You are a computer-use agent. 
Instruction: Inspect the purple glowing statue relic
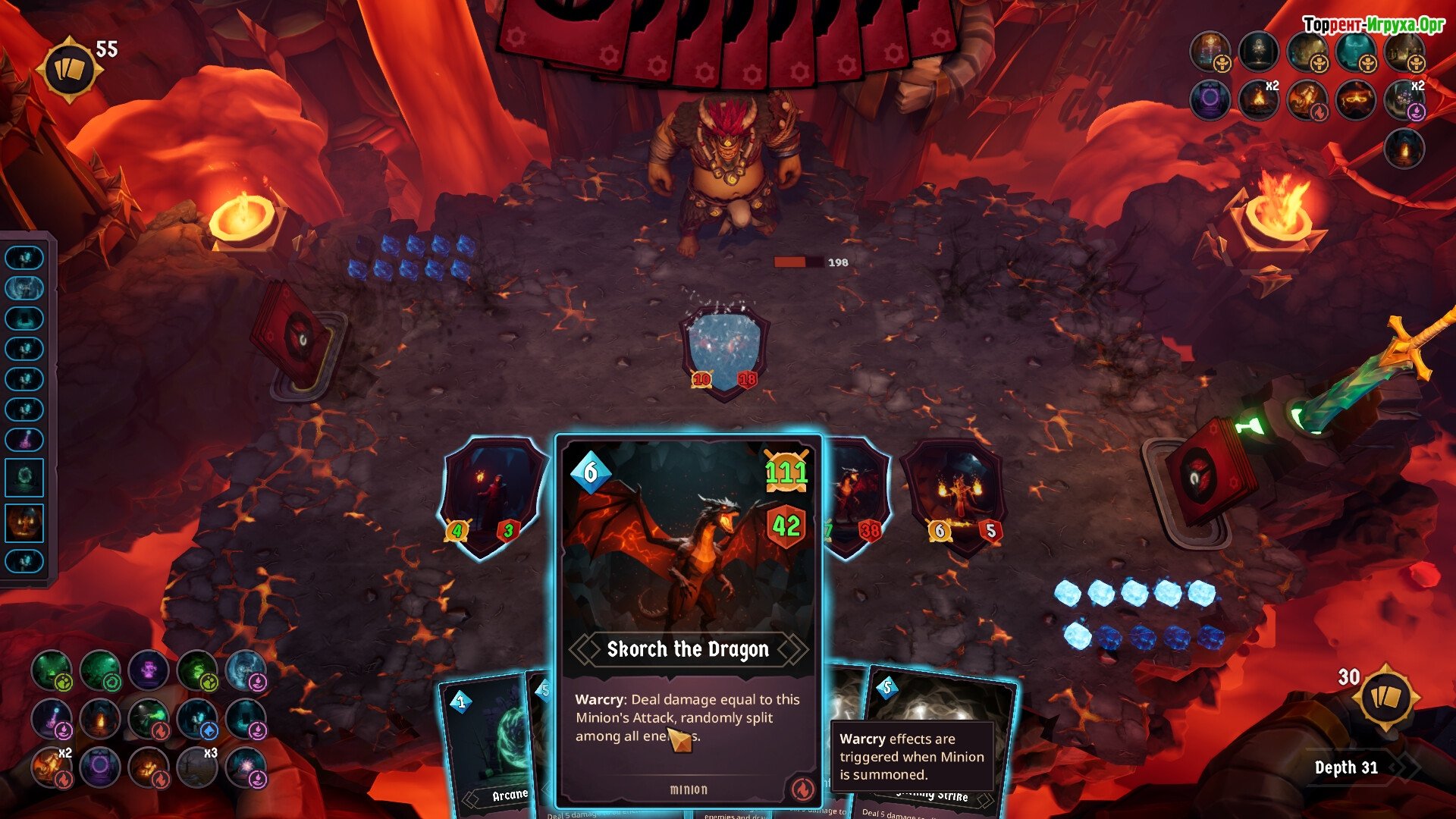tap(149, 670)
